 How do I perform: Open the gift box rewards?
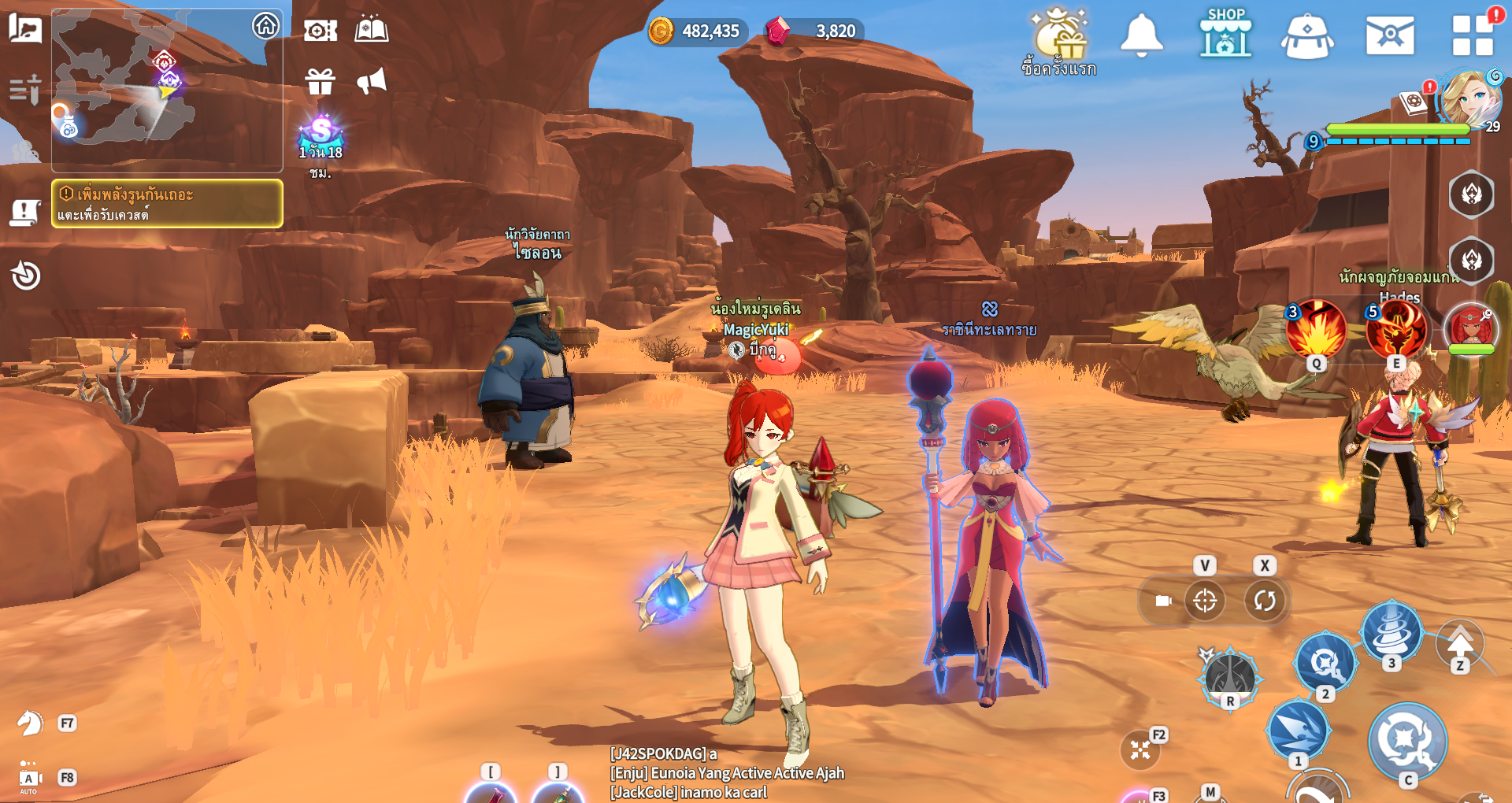coord(320,81)
